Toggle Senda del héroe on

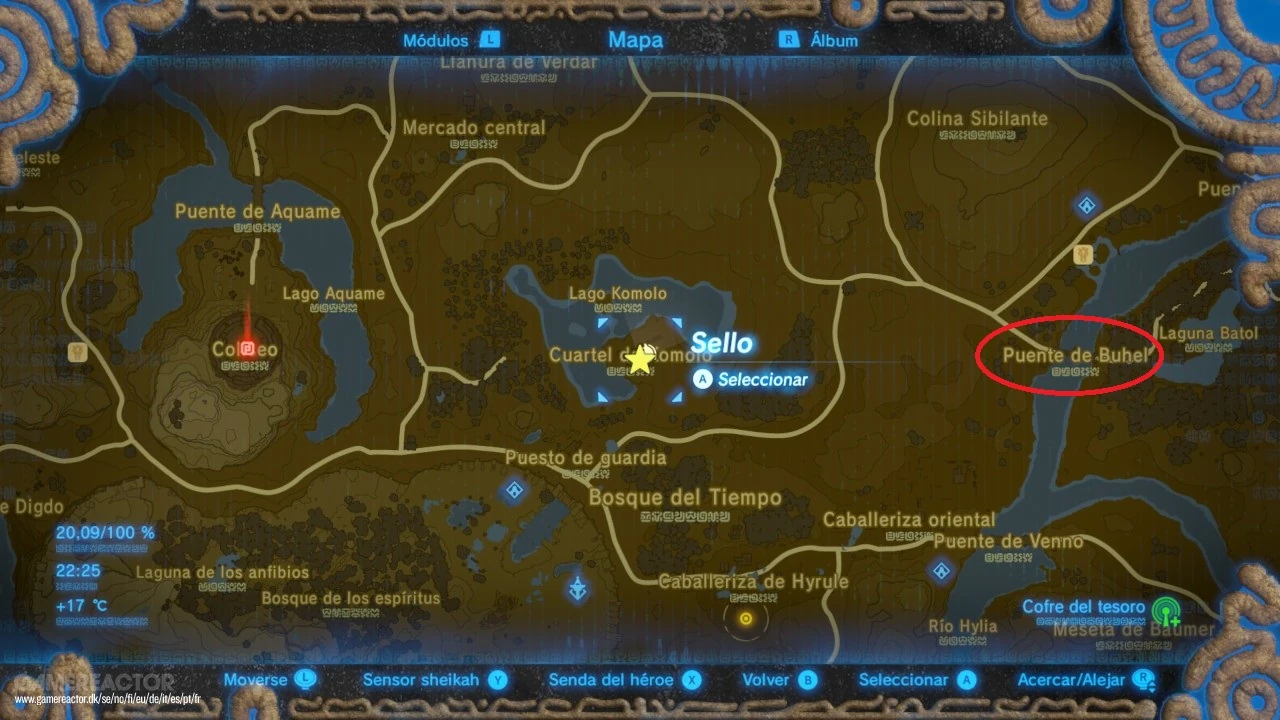693,679
